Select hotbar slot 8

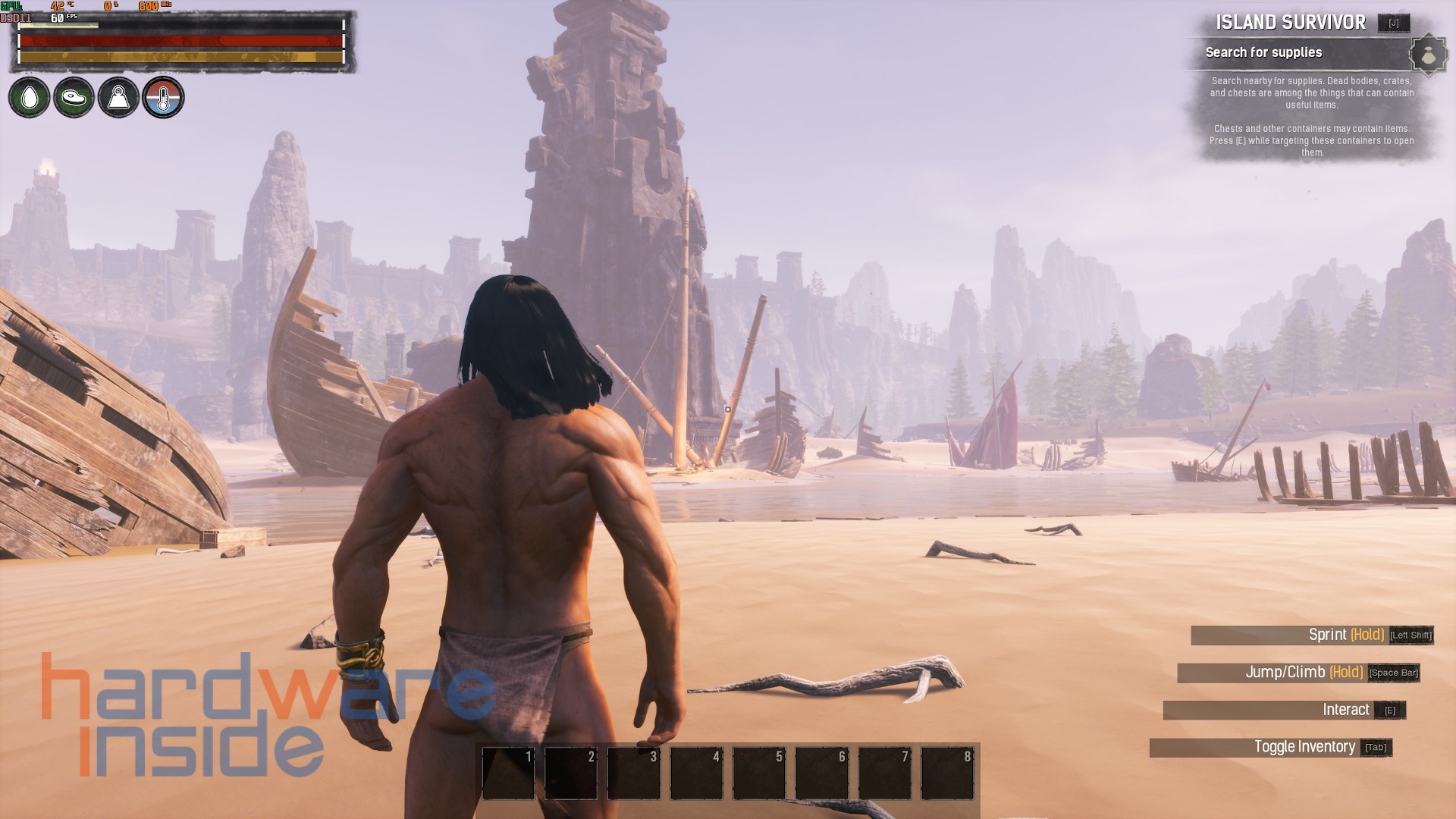click(947, 773)
